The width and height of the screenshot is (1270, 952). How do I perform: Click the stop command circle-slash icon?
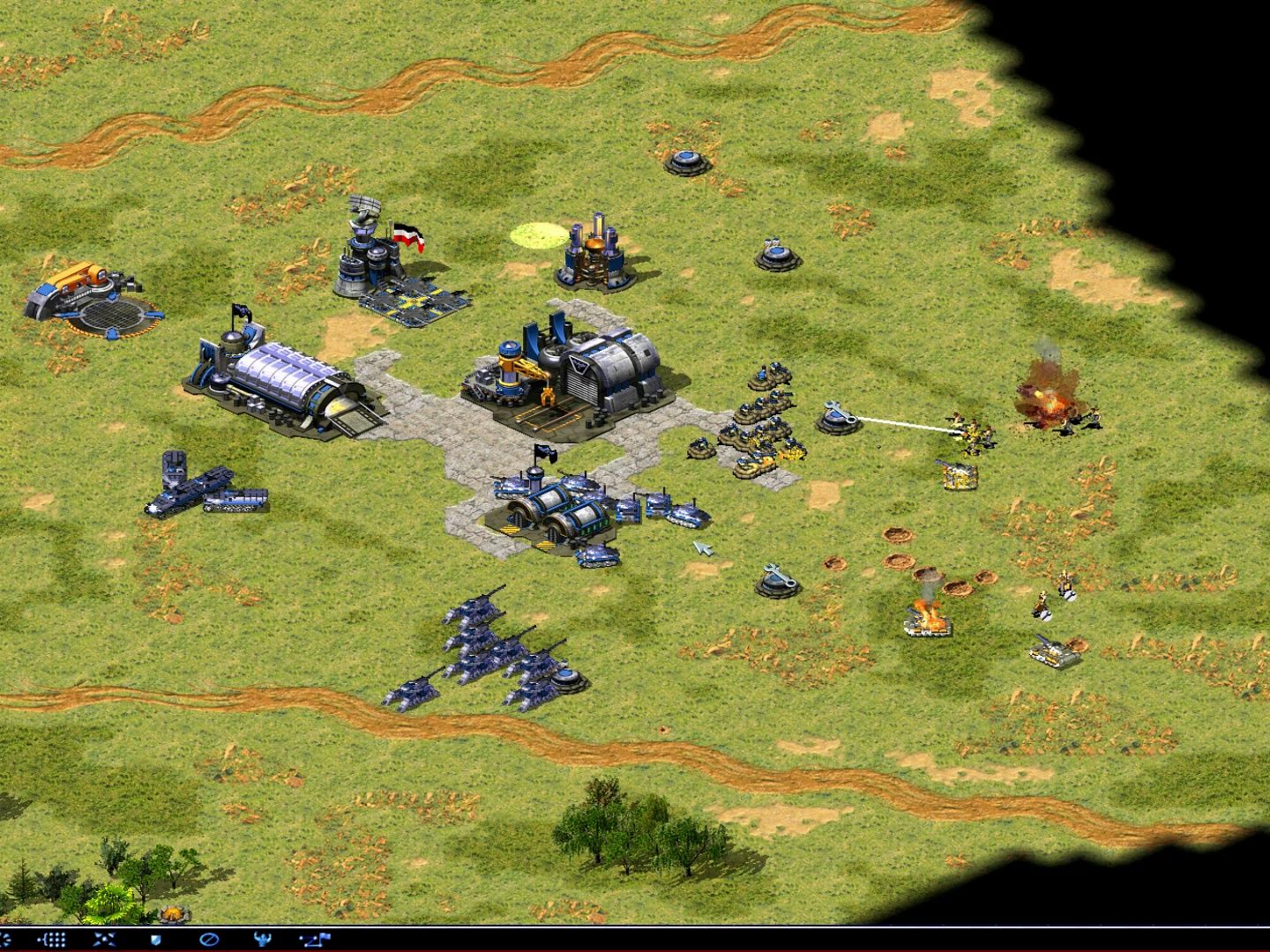point(209,940)
